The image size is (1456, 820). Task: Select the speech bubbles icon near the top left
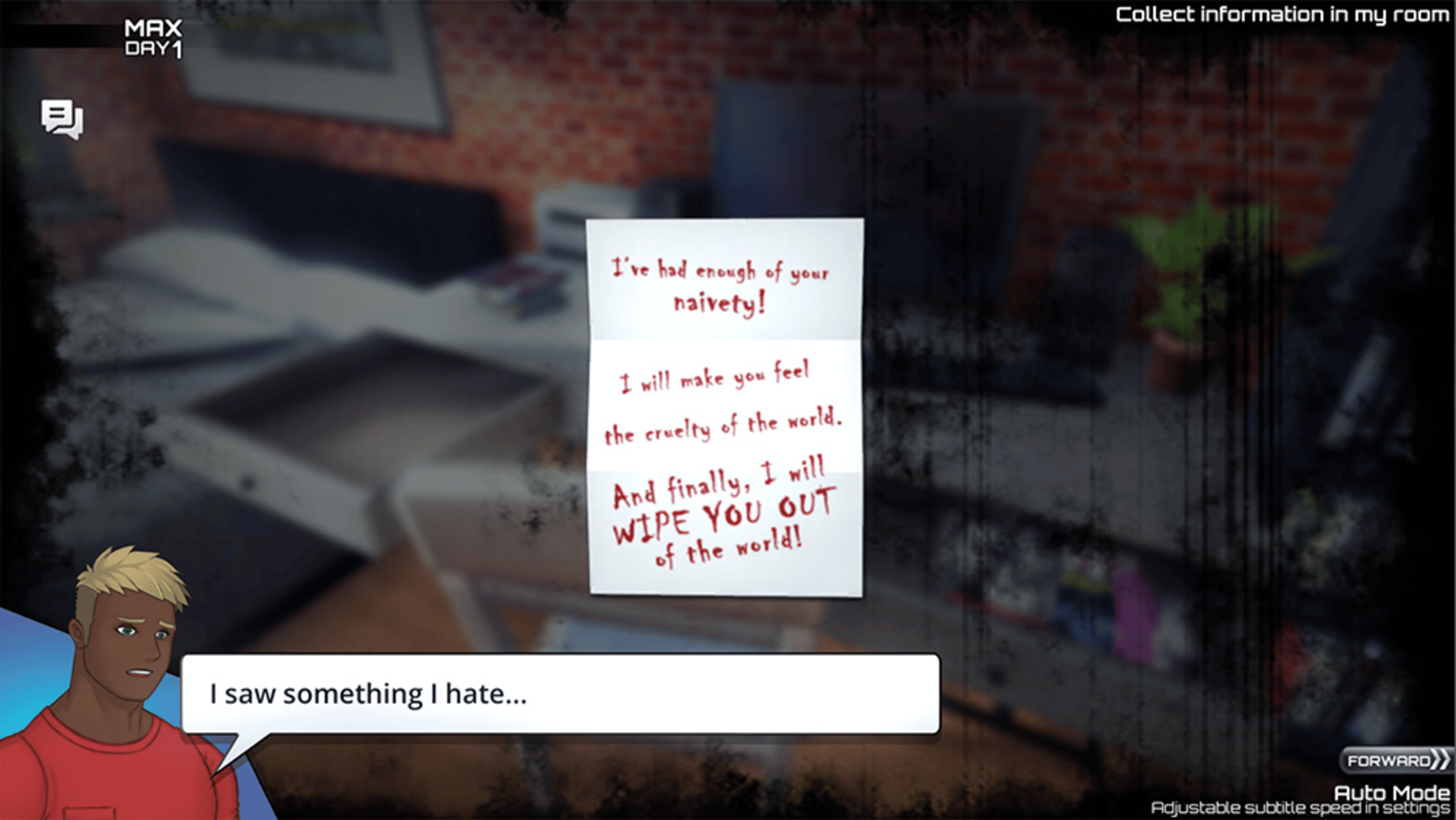64,118
